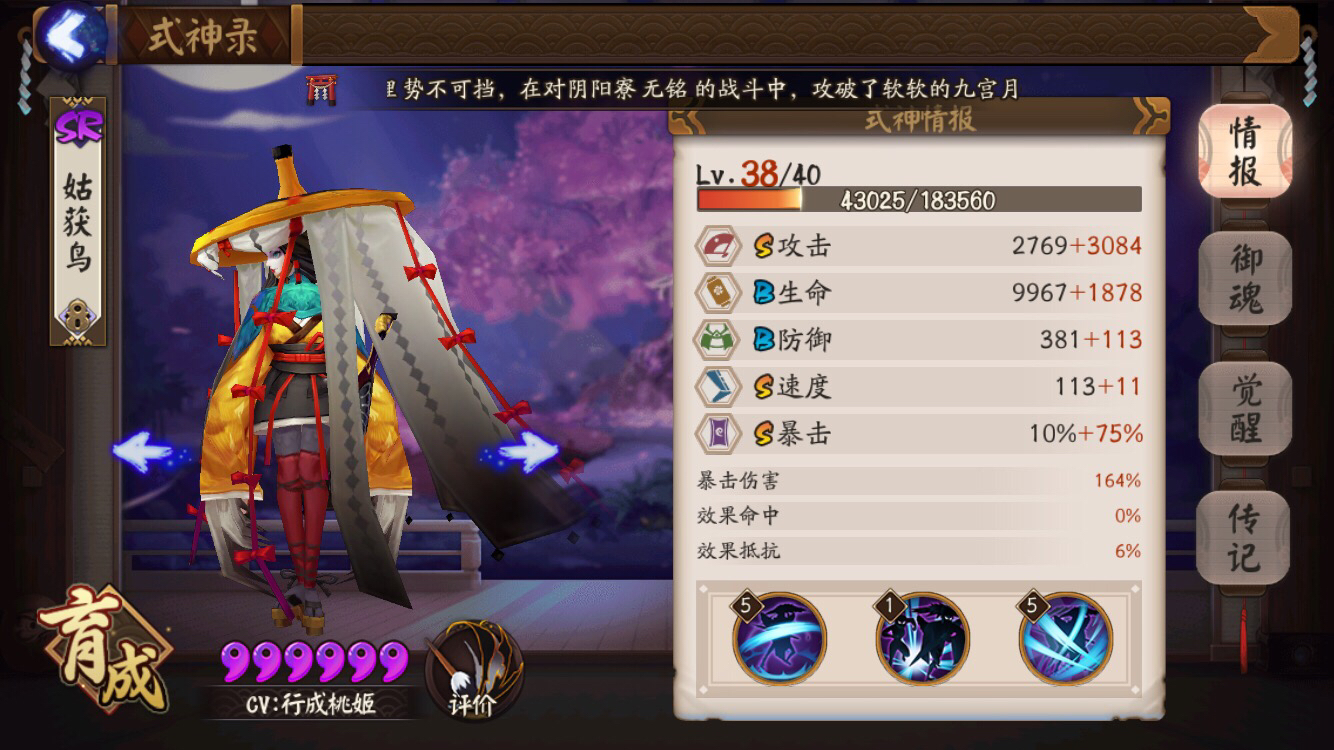Click the experience progress bar showing 43025/183560
The height and width of the screenshot is (750, 1334).
pos(920,201)
